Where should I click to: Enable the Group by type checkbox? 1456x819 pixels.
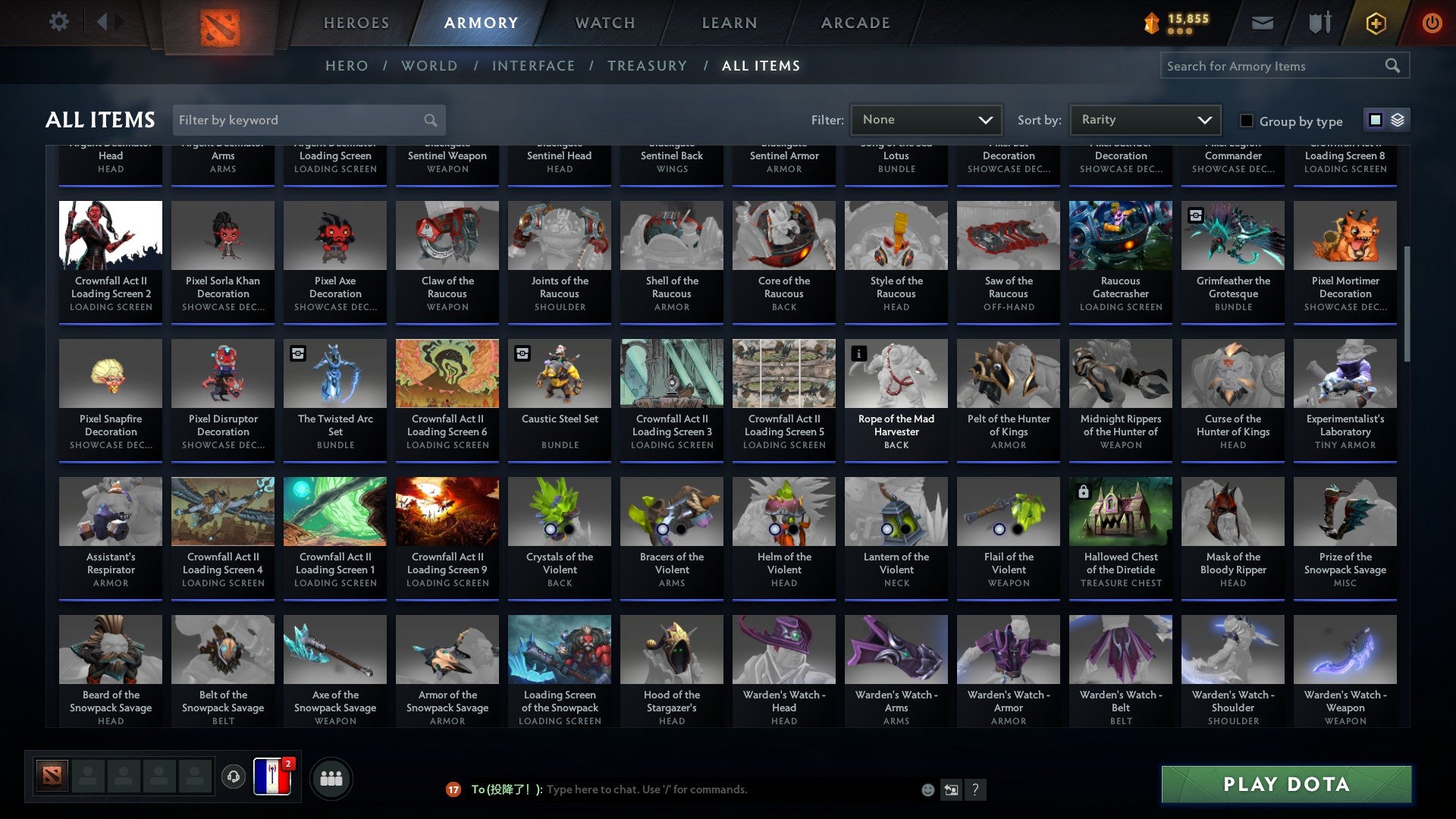[1246, 120]
